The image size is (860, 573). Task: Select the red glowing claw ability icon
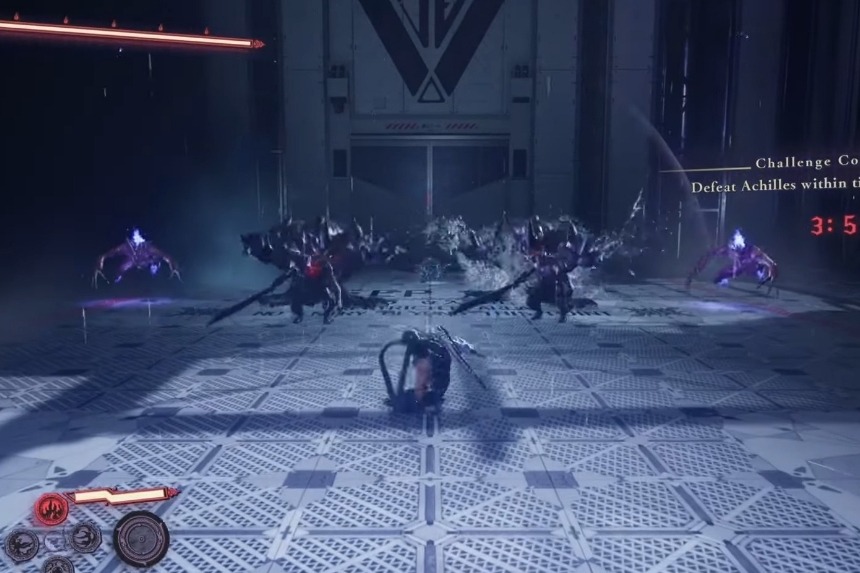pos(51,508)
